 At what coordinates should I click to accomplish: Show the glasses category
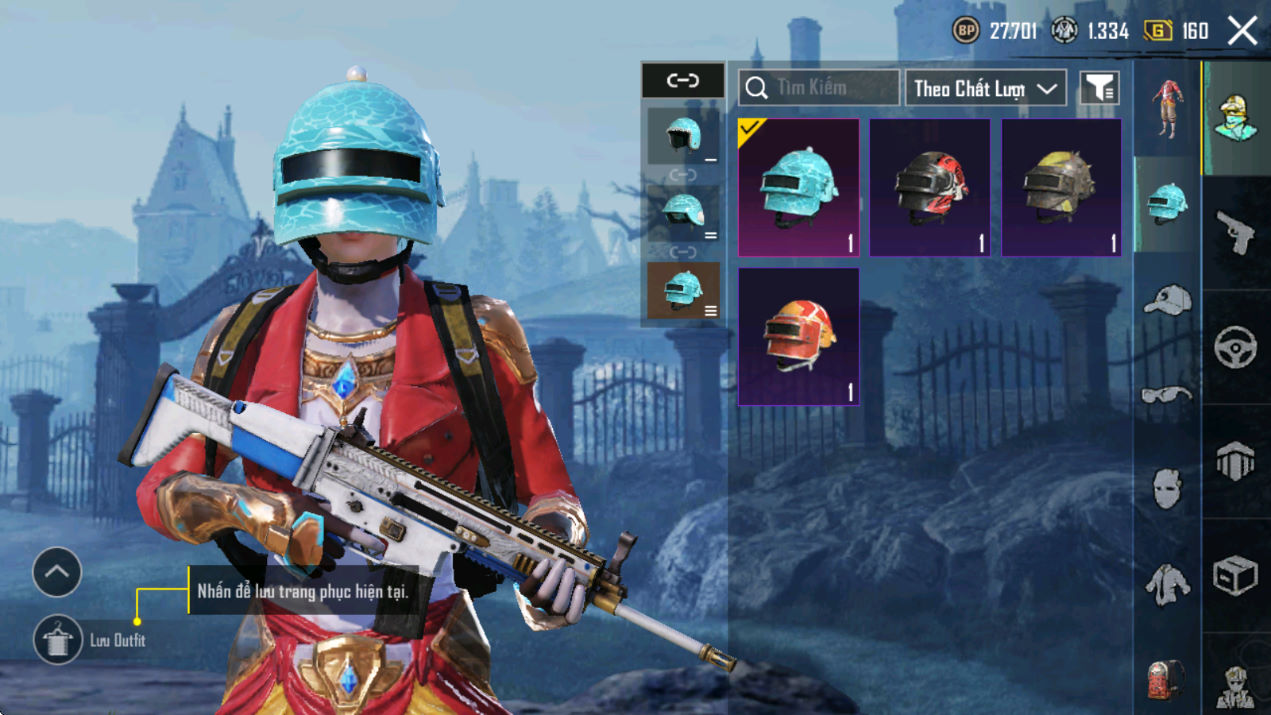tap(1166, 395)
